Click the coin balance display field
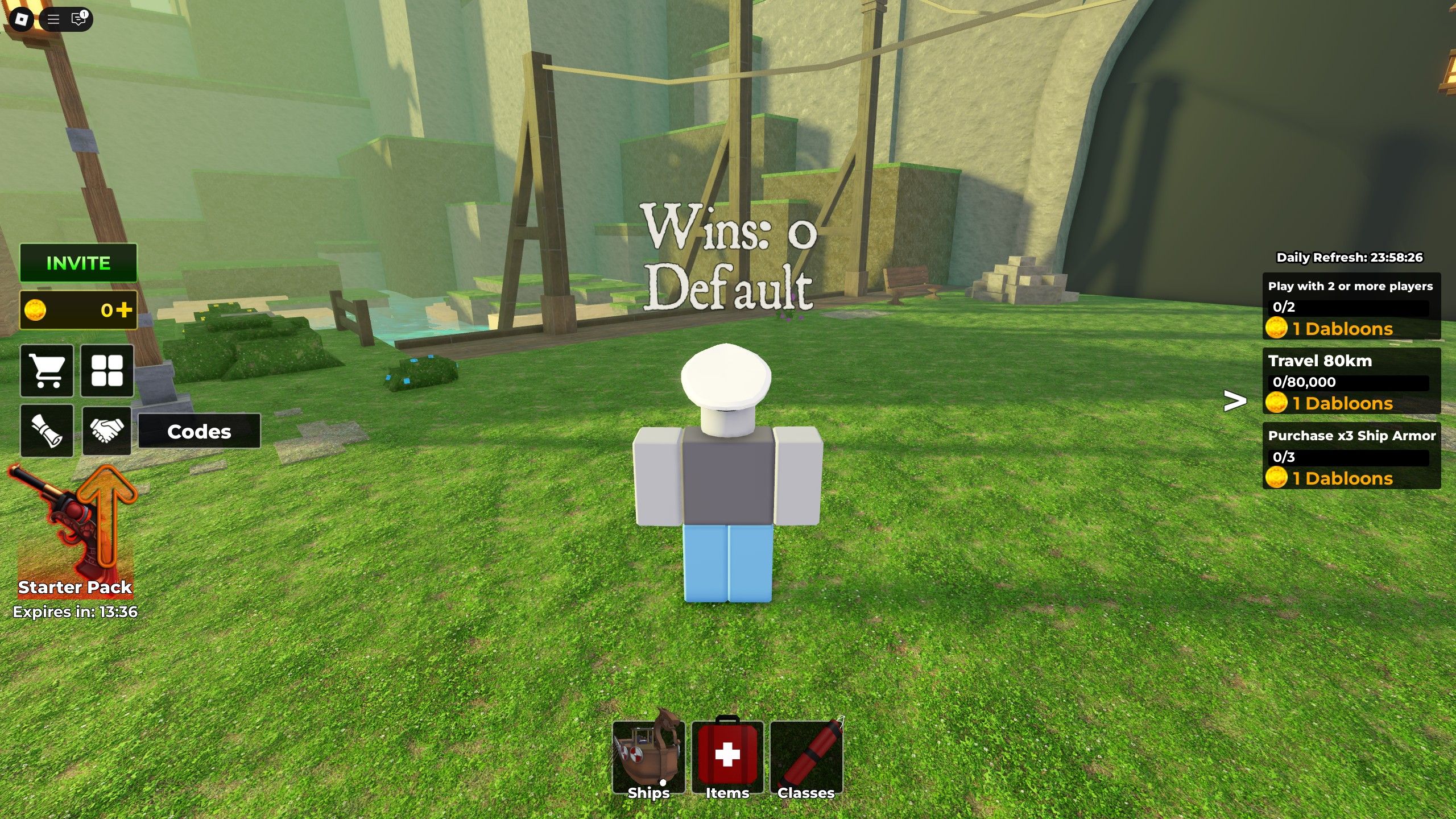The width and height of the screenshot is (1456, 819). [x=78, y=310]
